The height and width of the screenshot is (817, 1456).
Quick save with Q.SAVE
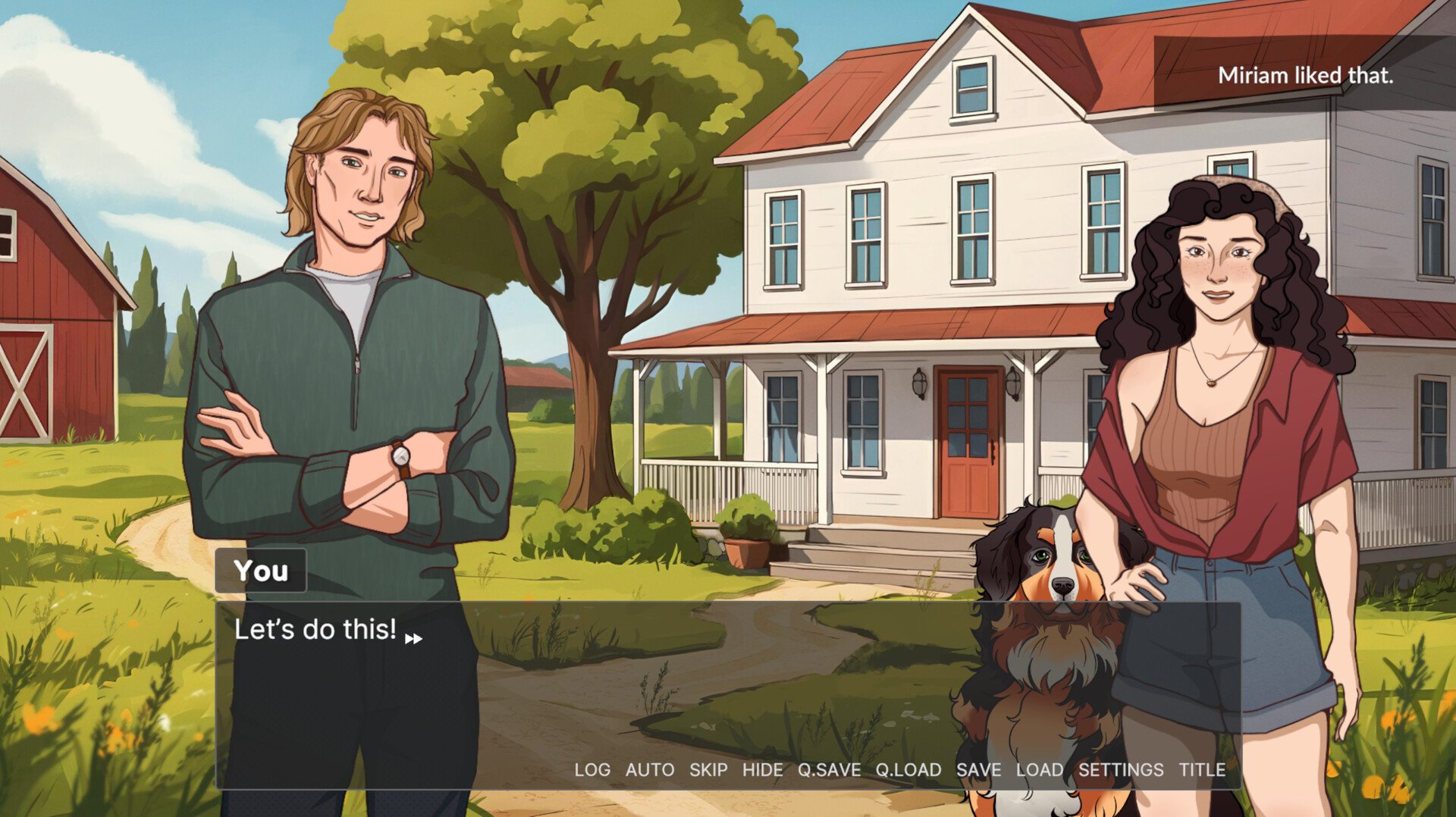pyautogui.click(x=829, y=770)
